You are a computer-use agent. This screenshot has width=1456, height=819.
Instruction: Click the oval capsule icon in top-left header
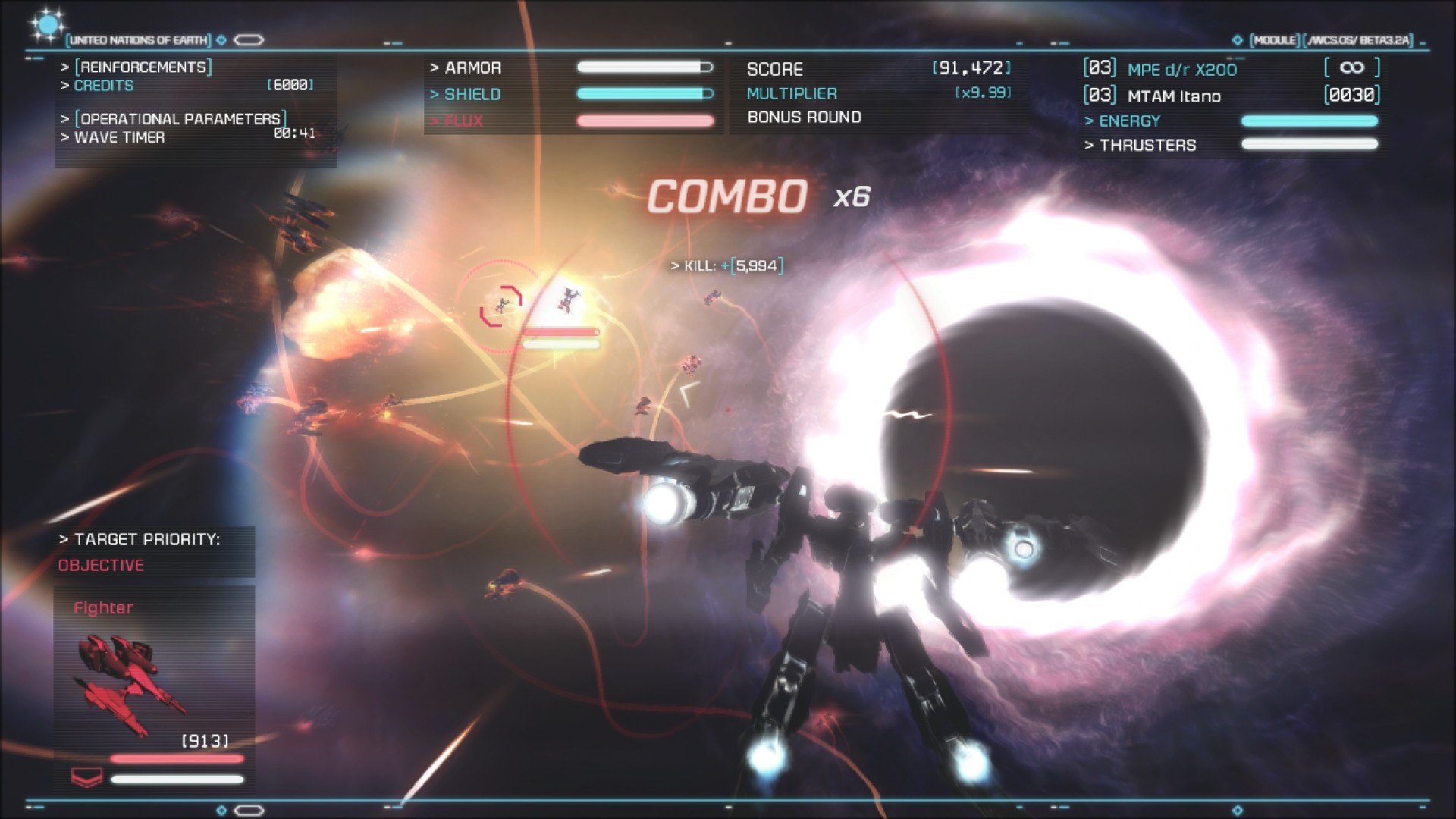(x=249, y=40)
